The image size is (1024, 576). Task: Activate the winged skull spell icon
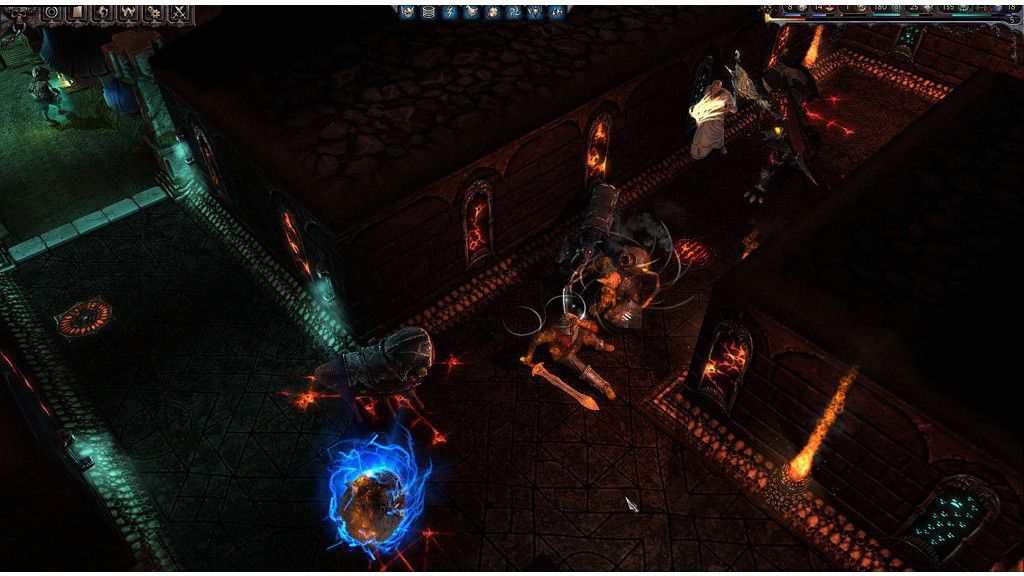point(407,11)
